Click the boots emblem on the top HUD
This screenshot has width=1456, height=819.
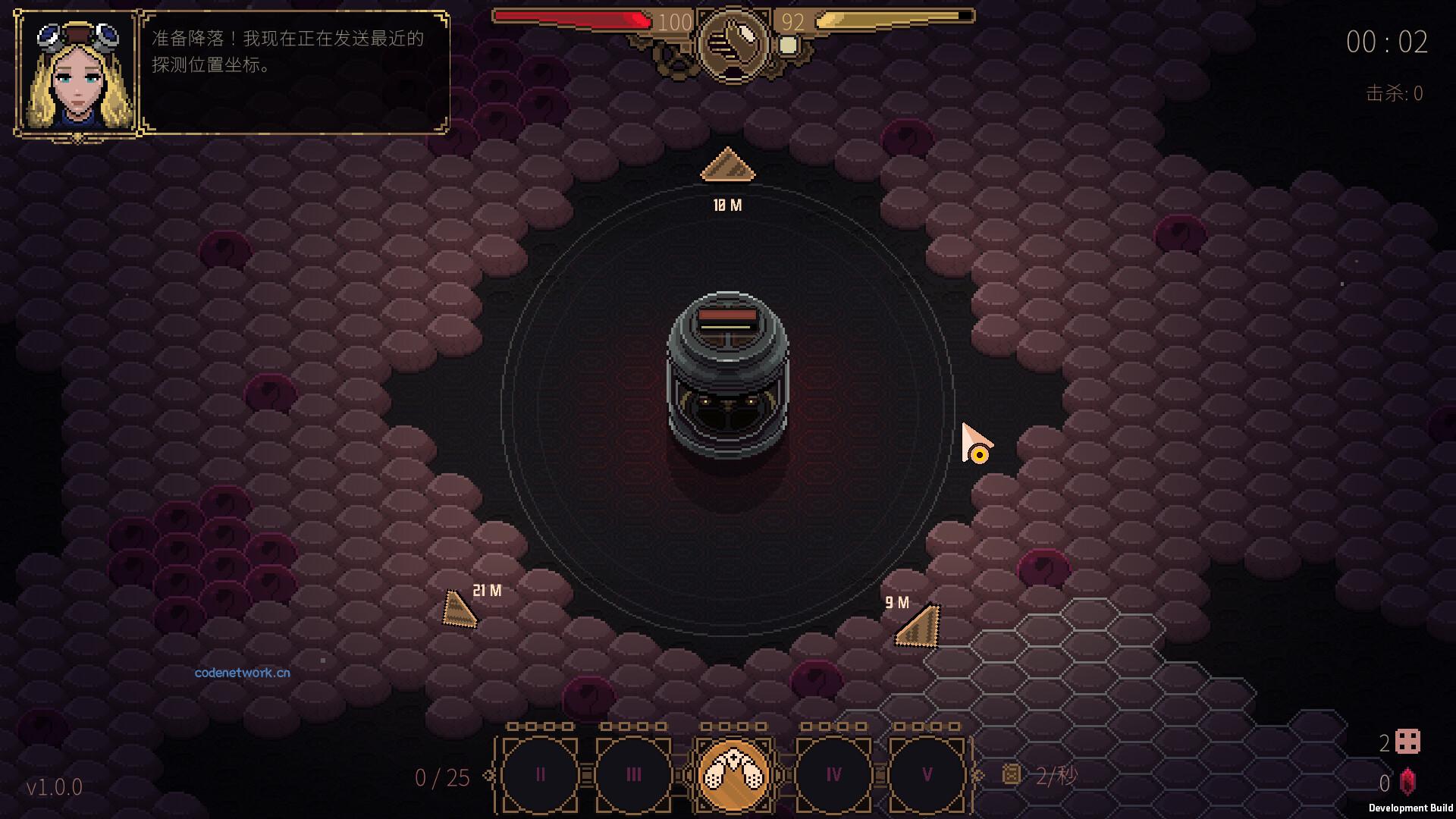click(733, 42)
